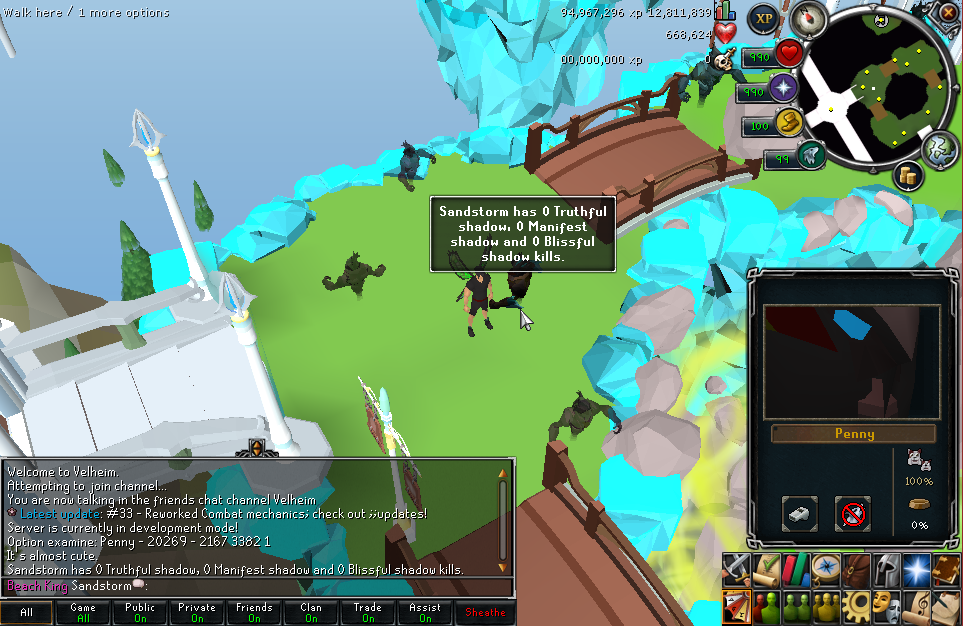The height and width of the screenshot is (626, 963).
Task: Switch to the helmet equipment tab
Action: [886, 569]
